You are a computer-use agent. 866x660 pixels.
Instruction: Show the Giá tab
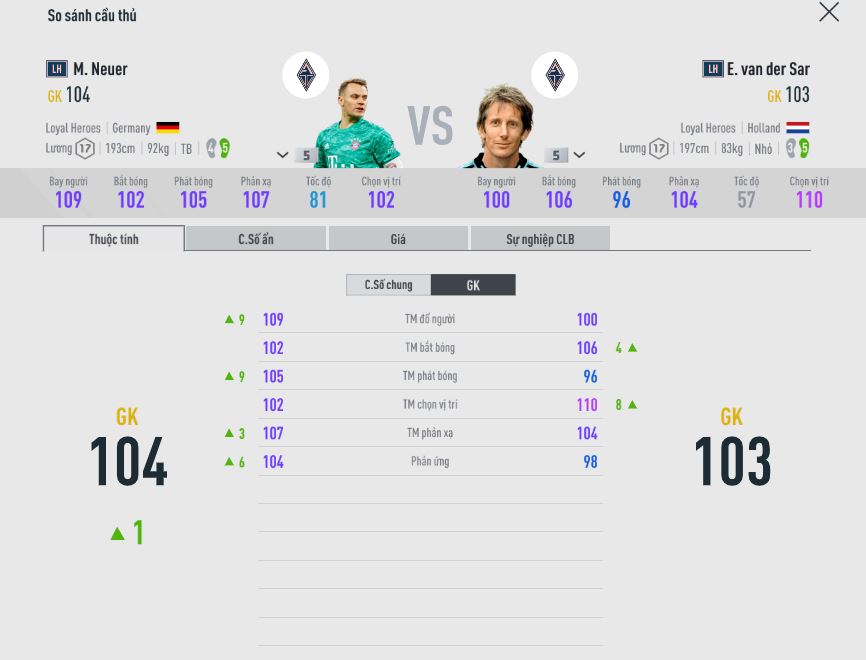pyautogui.click(x=398, y=239)
